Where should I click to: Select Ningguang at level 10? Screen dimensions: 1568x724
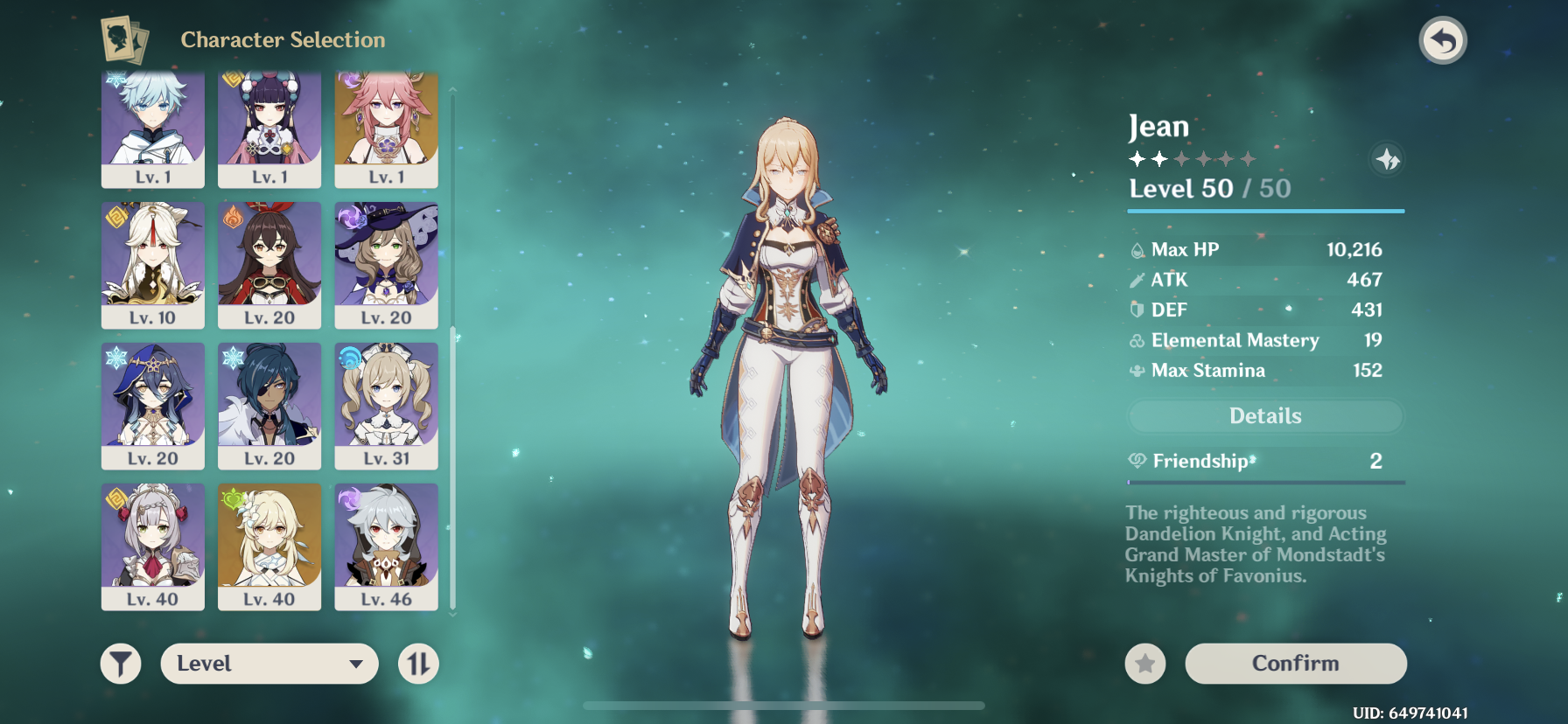click(153, 265)
